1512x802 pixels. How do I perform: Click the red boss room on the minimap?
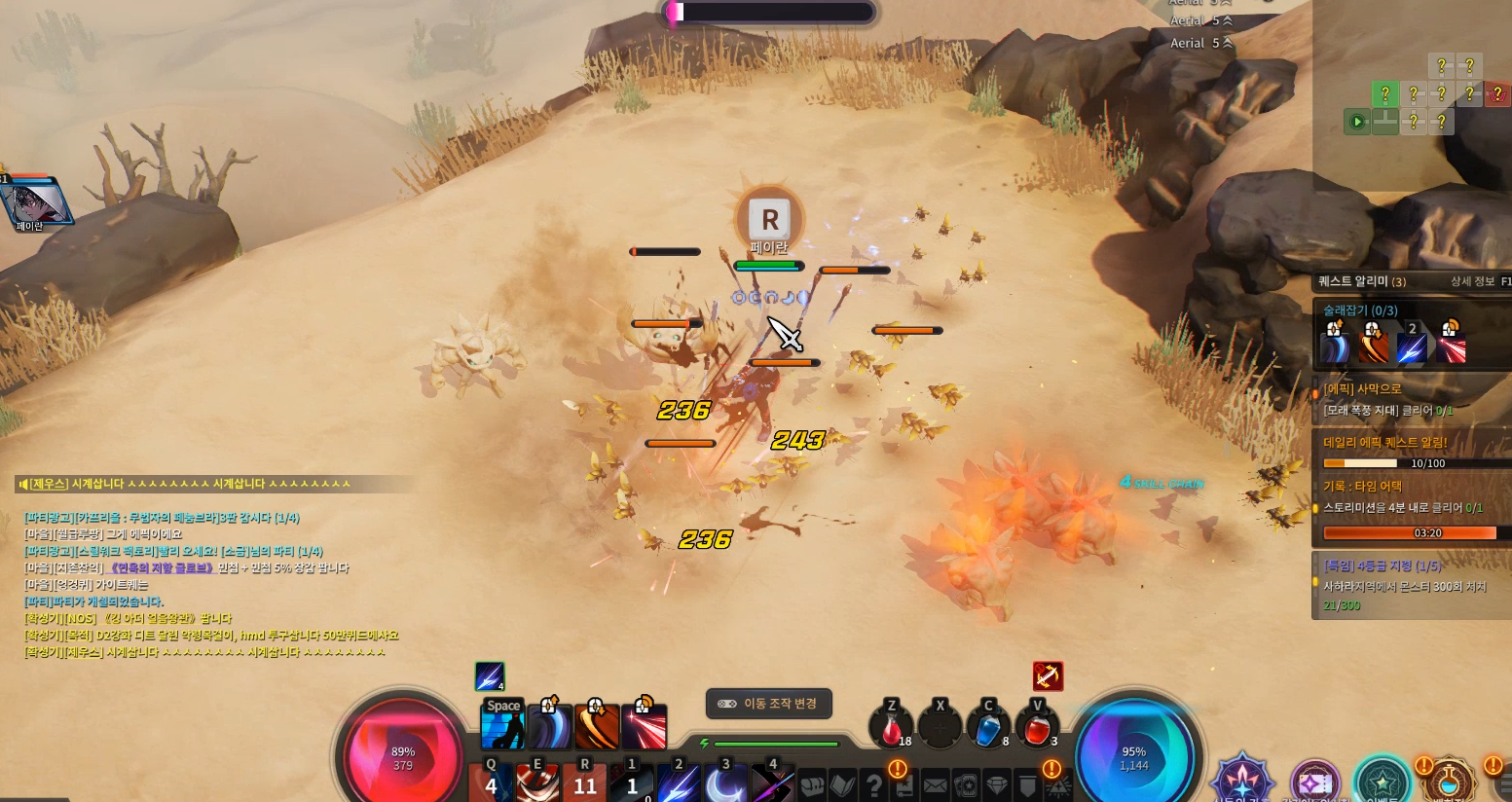[x=1497, y=94]
